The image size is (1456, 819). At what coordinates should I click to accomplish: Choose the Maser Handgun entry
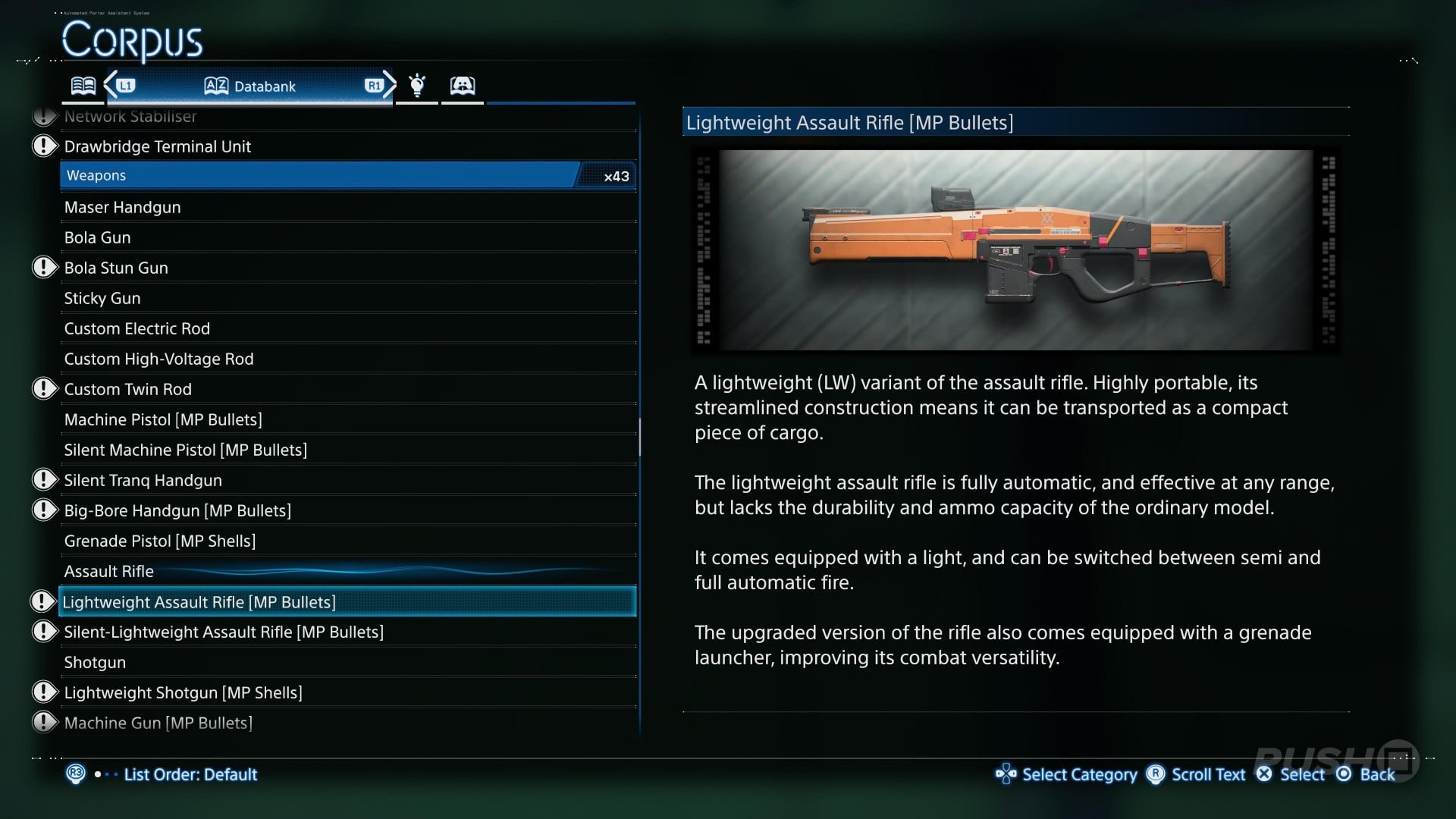click(x=123, y=207)
